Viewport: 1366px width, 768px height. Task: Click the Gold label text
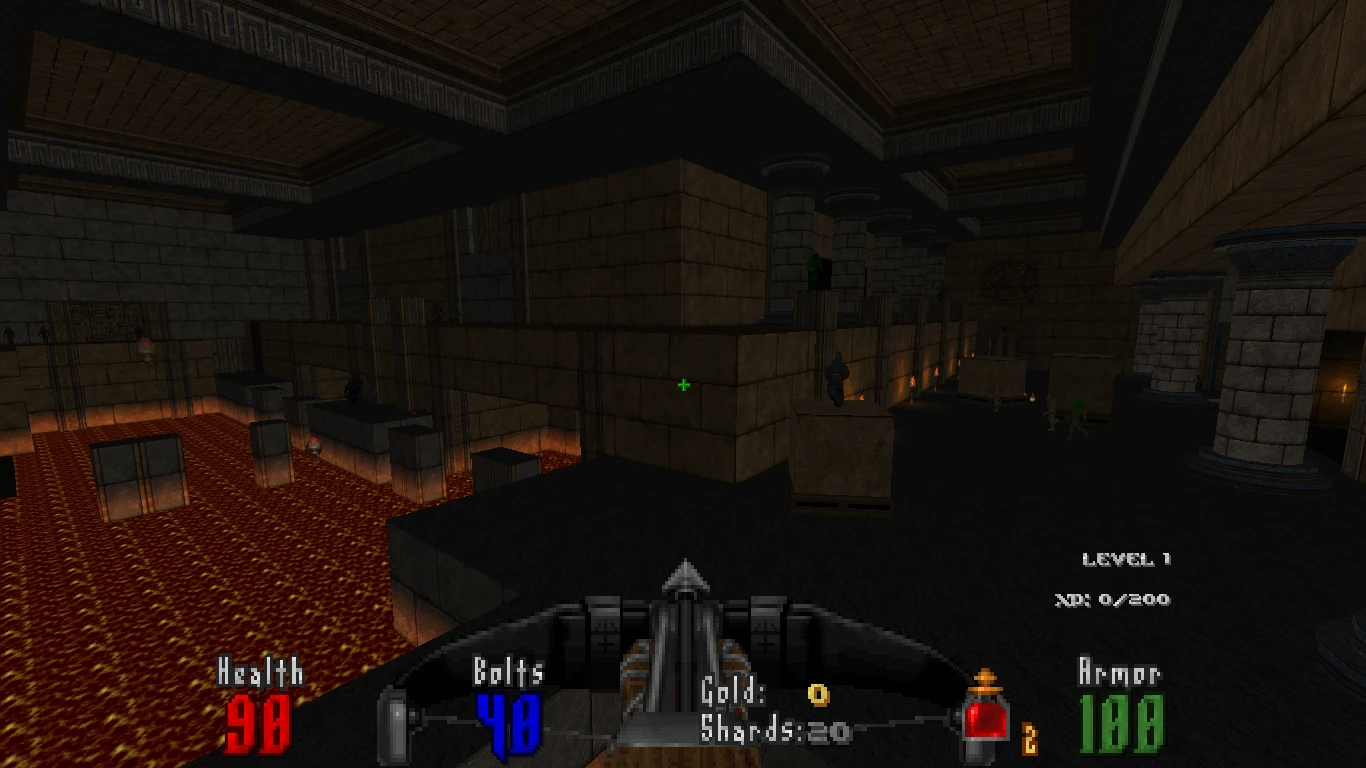point(734,690)
